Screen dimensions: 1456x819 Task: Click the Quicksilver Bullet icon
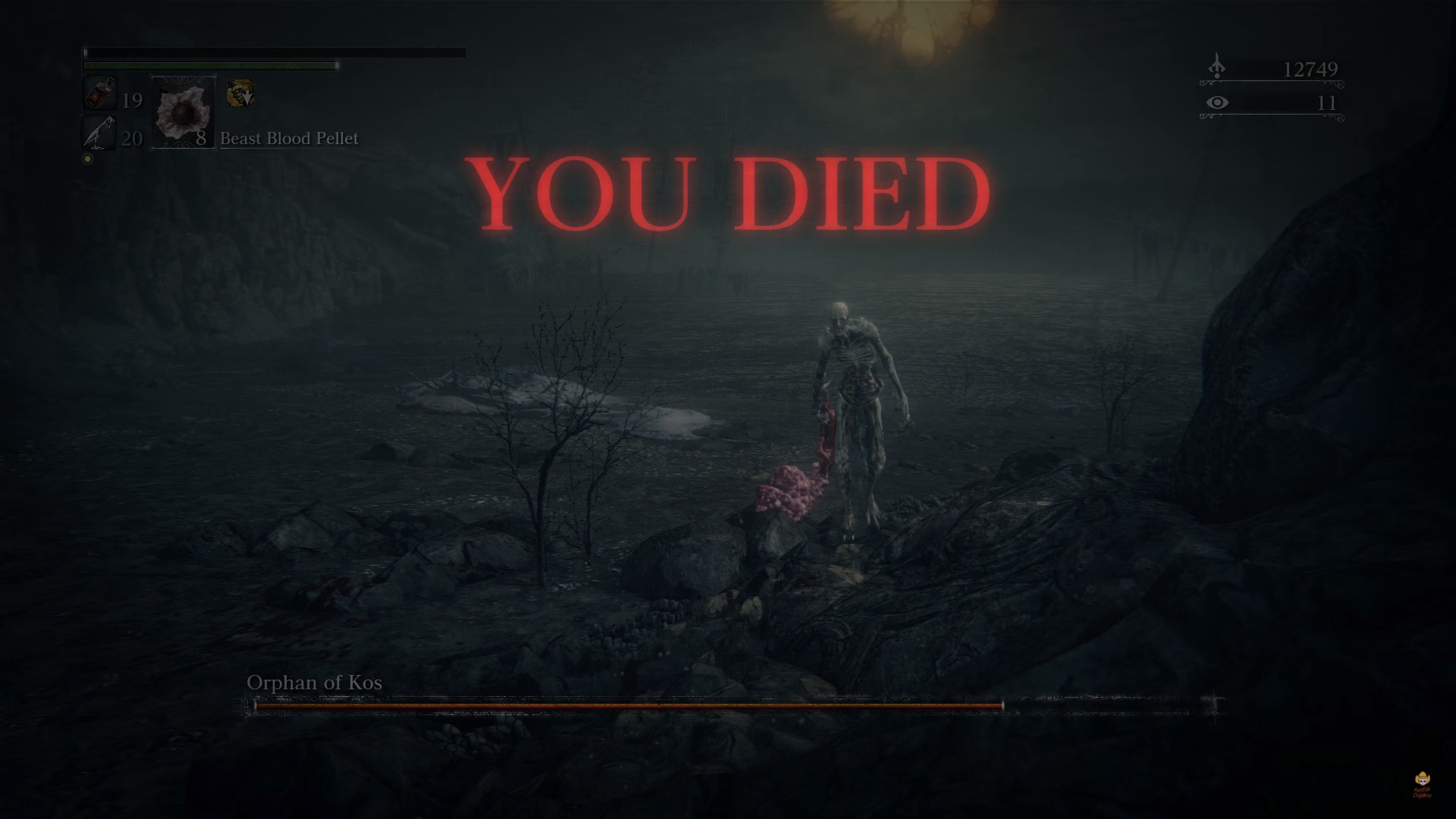(100, 133)
